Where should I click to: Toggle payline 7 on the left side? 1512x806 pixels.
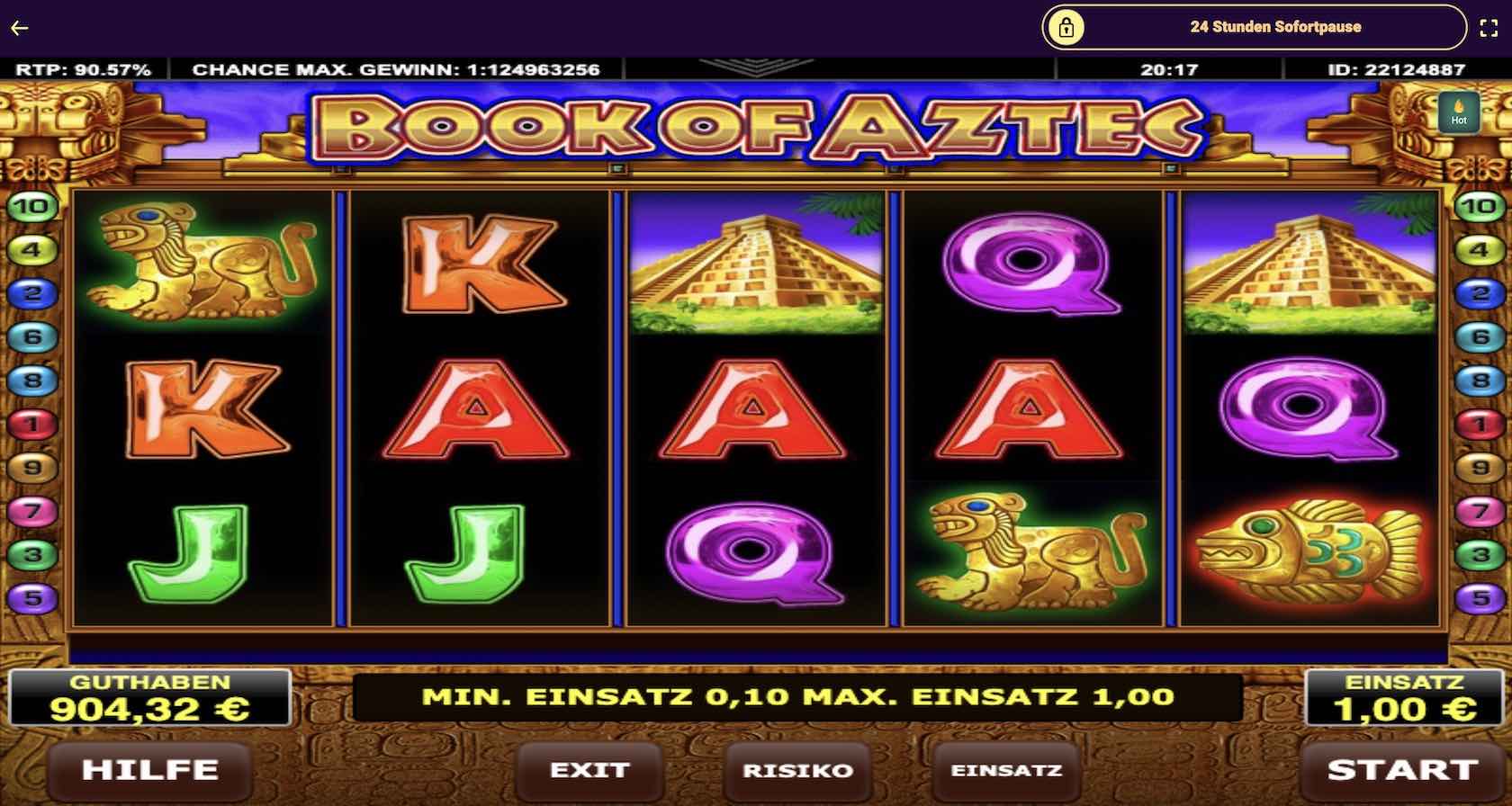[30, 508]
